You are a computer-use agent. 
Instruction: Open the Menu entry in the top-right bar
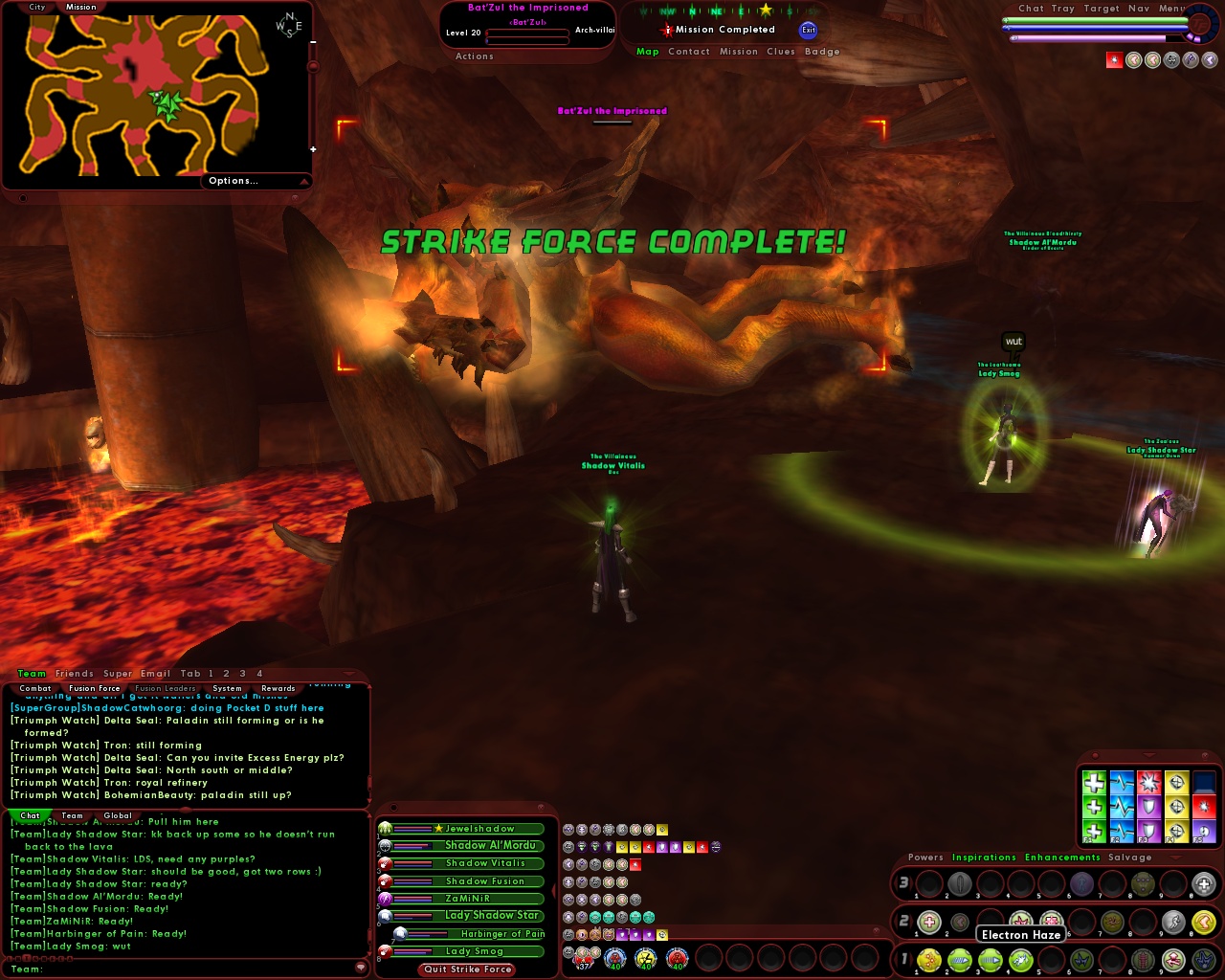click(x=1173, y=9)
